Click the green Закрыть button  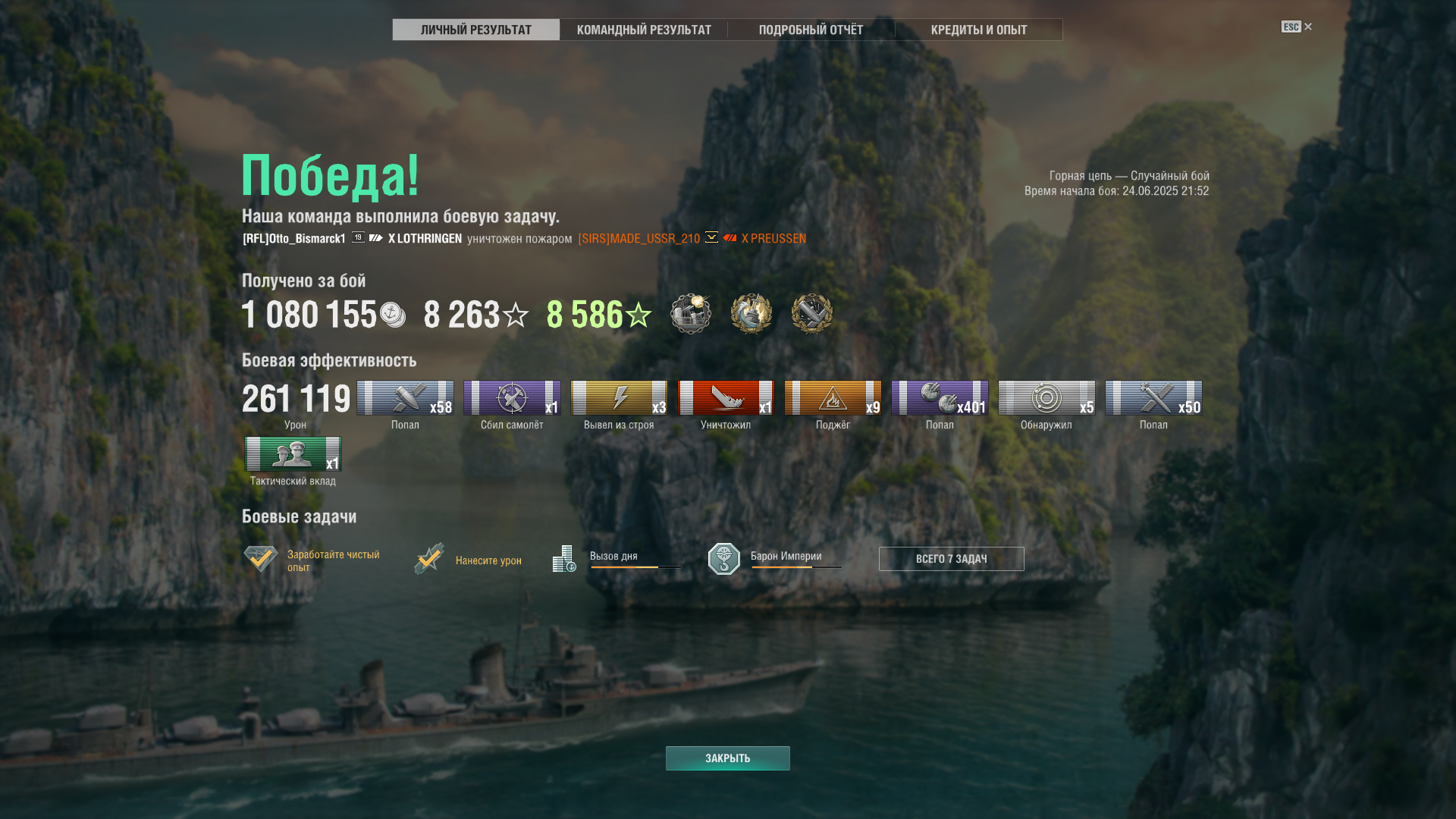coord(727,758)
